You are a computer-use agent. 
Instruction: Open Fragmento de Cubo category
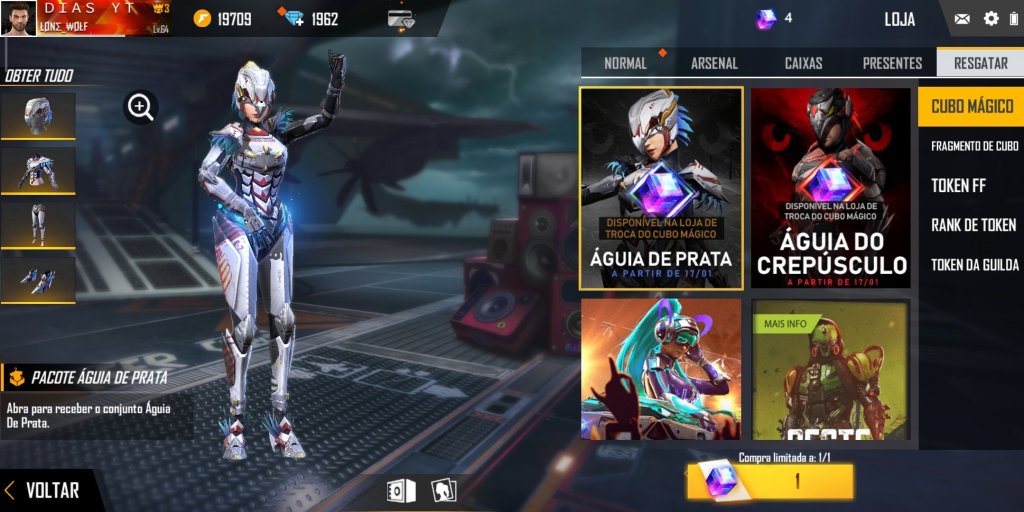tap(974, 146)
